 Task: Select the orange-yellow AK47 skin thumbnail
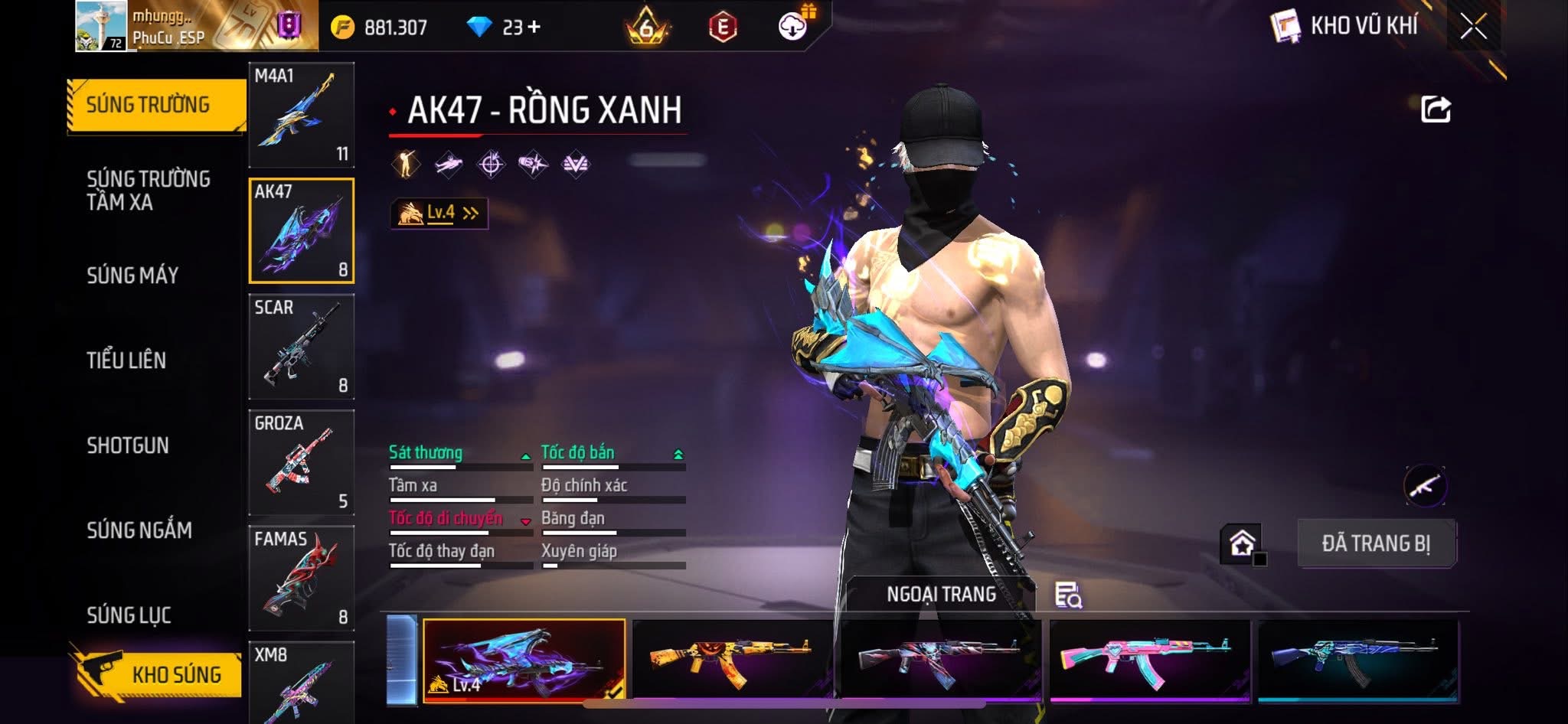click(732, 660)
